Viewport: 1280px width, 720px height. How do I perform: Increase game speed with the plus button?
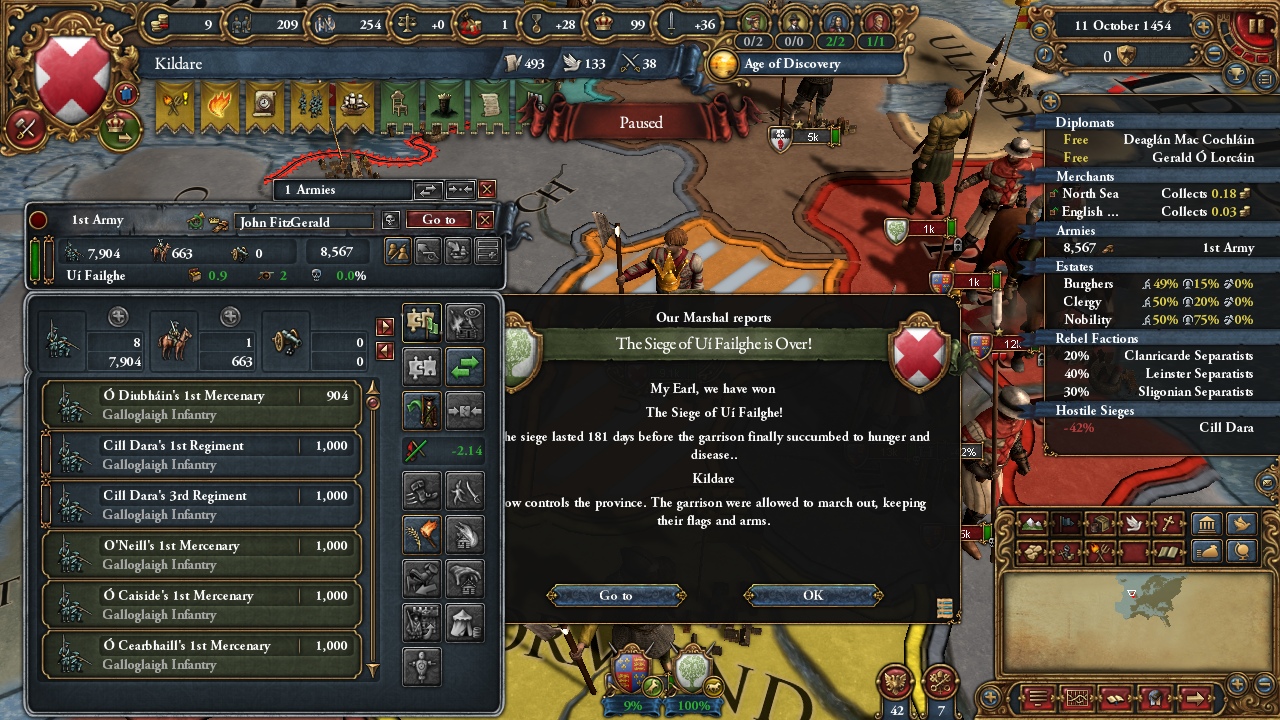[x=1203, y=27]
